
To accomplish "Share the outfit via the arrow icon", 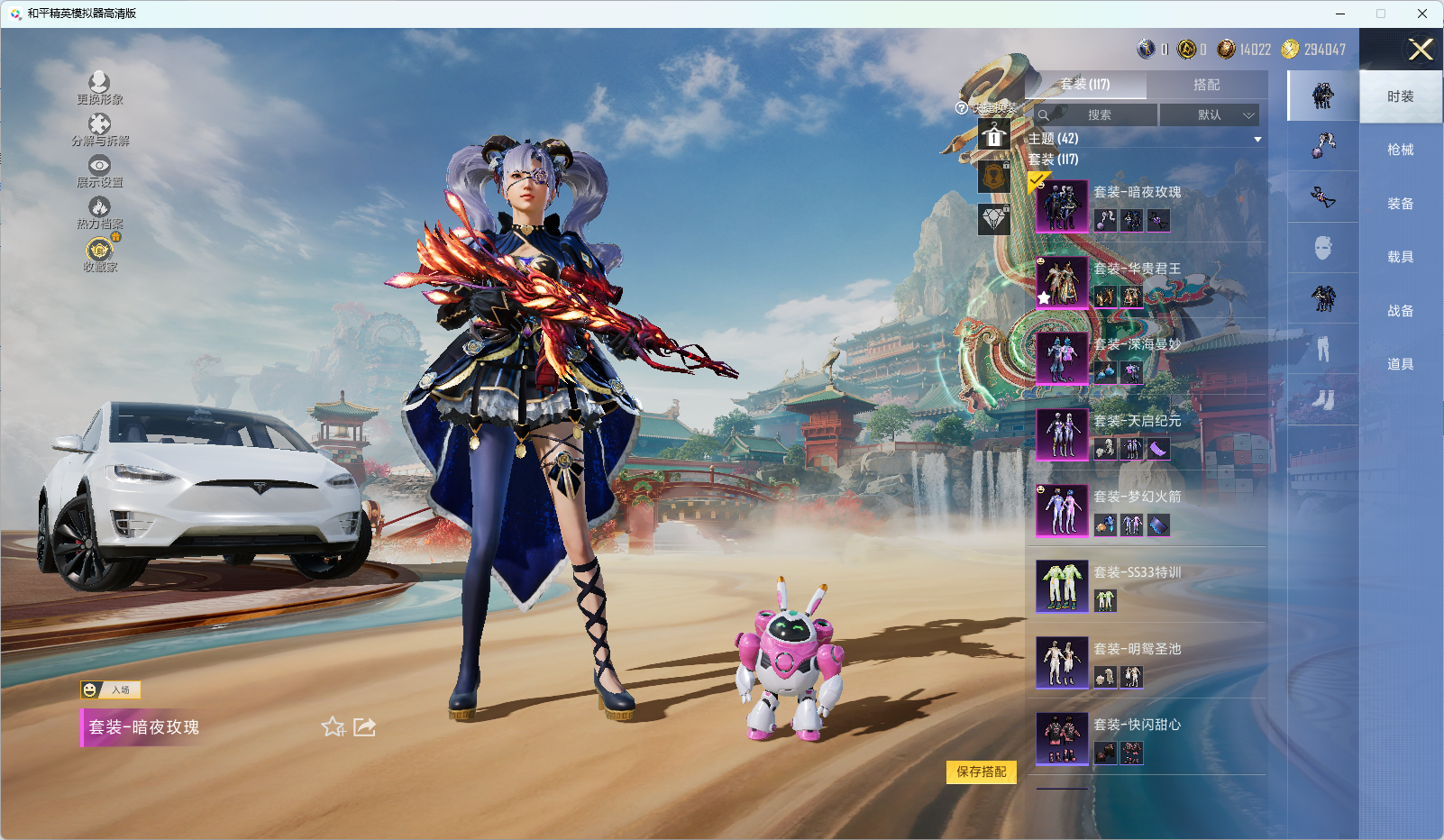I will click(x=364, y=726).
